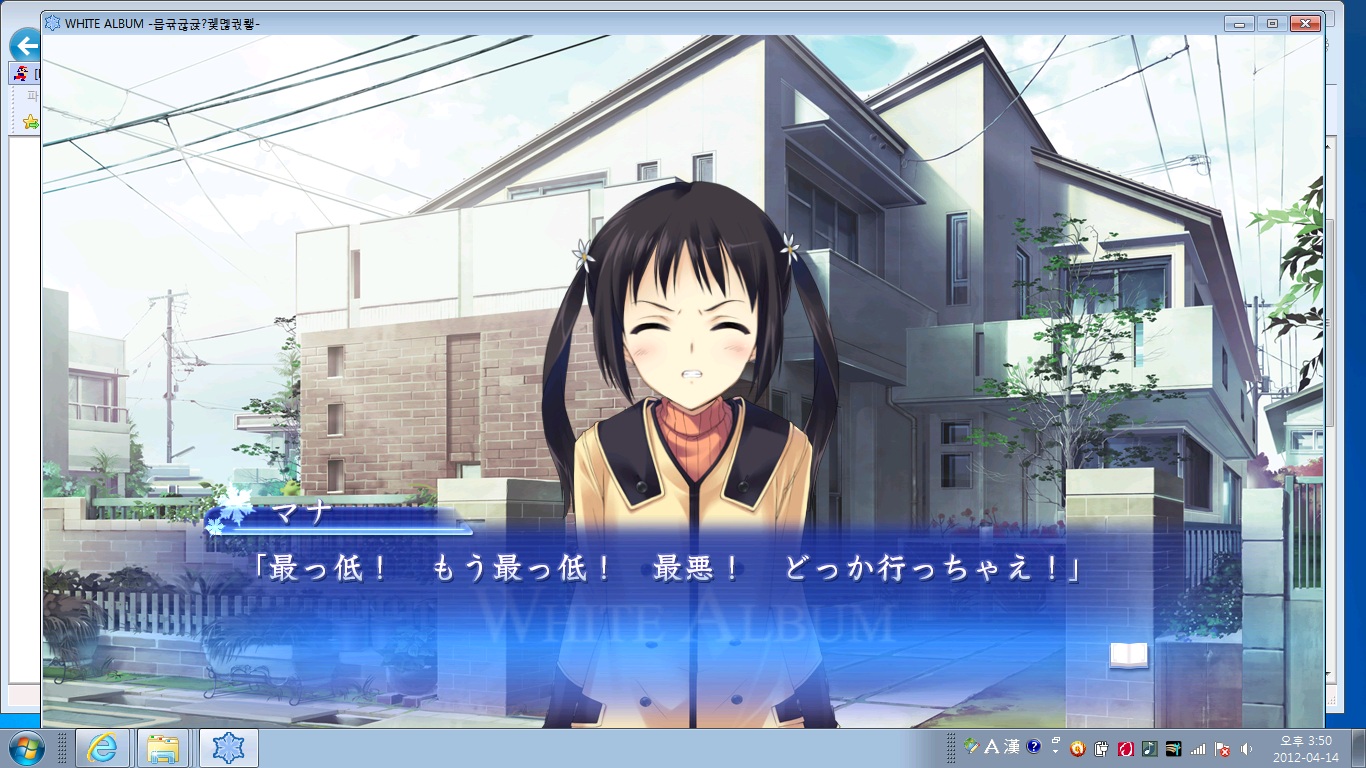Minimize the WHITE ALBUM window
The height and width of the screenshot is (768, 1366).
click(1240, 23)
